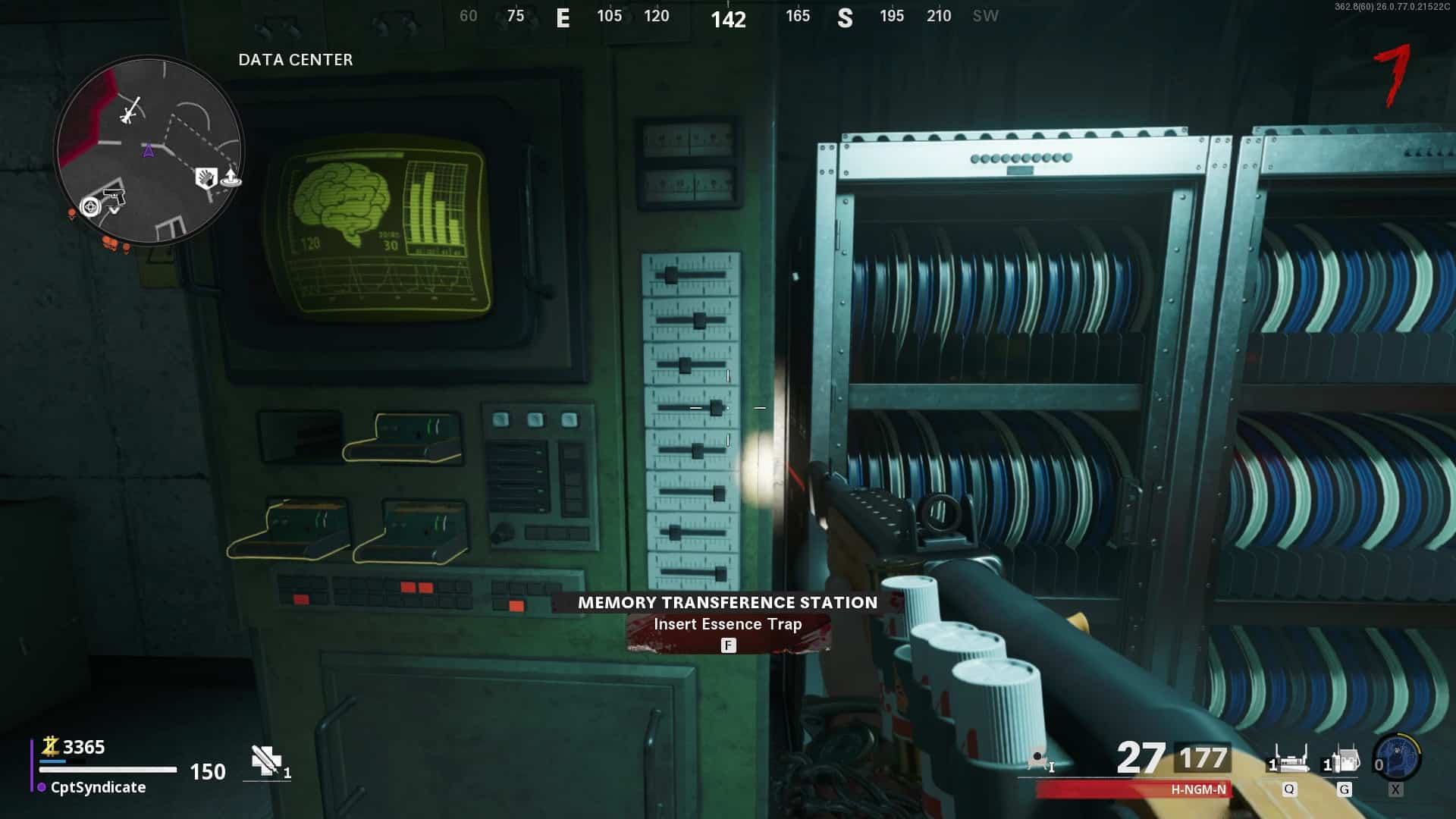Image resolution: width=1456 pixels, height=819 pixels.
Task: Click the hand perk shield marker on minimap
Action: tap(206, 178)
